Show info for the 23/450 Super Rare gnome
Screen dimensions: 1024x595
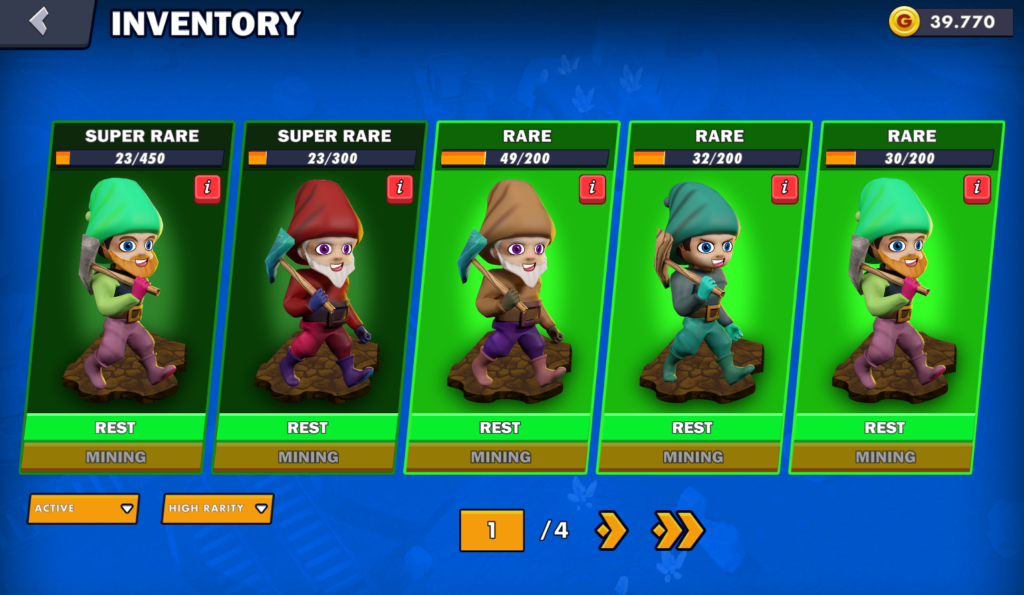(208, 187)
